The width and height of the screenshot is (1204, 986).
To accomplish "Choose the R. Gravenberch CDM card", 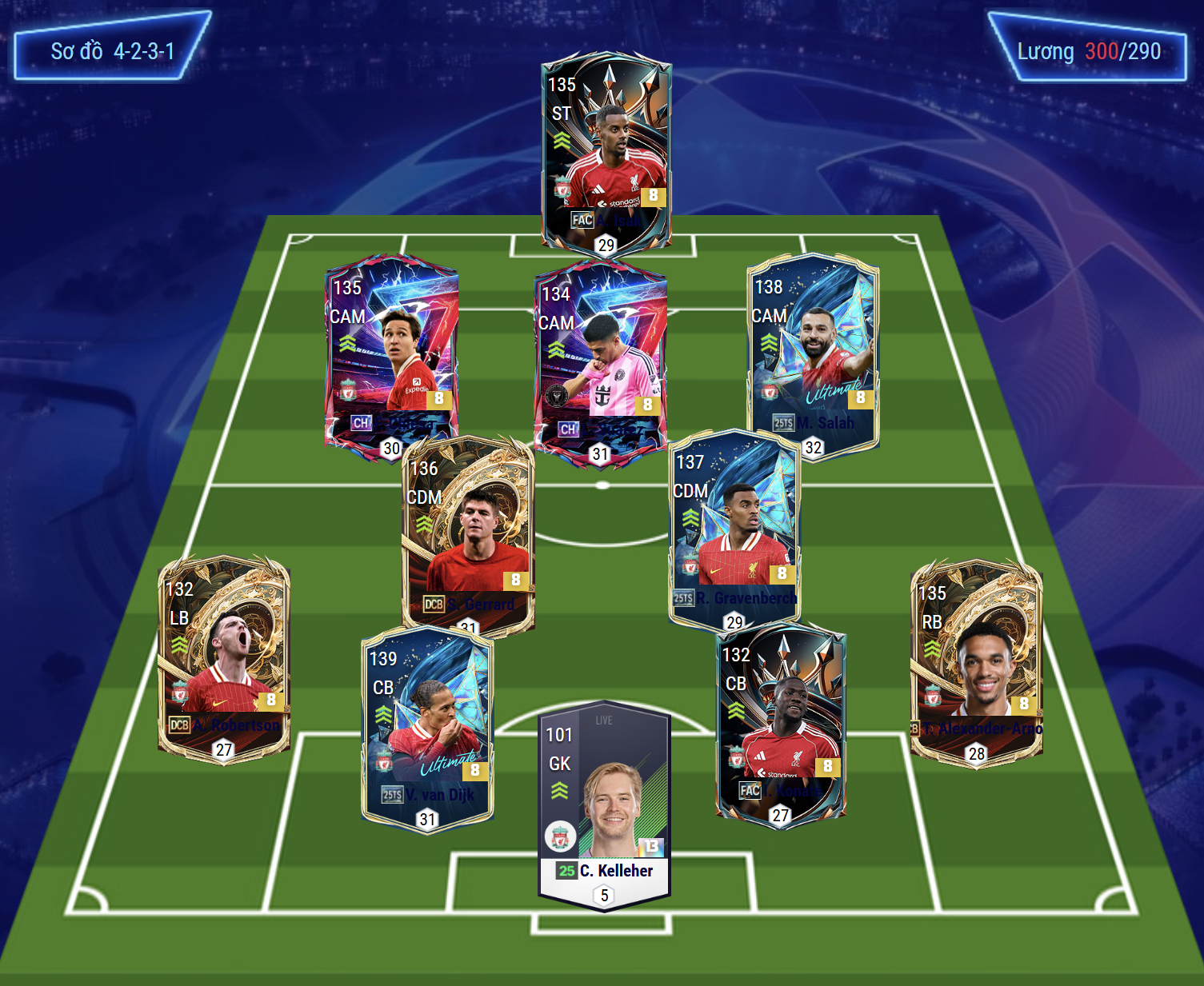I will point(734,528).
